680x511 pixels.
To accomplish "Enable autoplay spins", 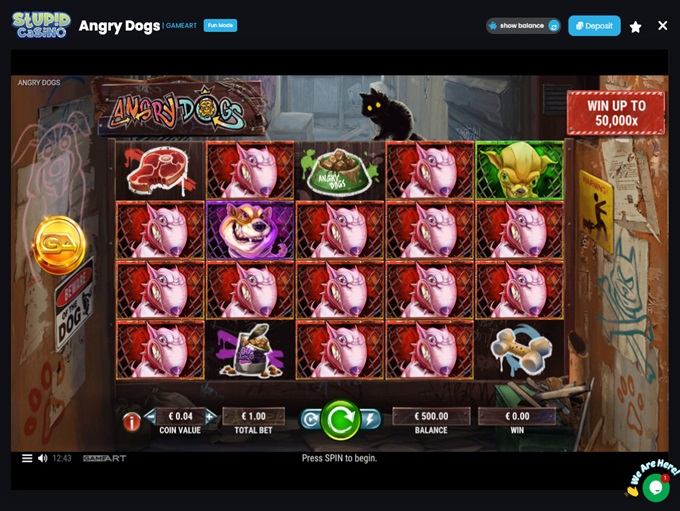I will 310,420.
